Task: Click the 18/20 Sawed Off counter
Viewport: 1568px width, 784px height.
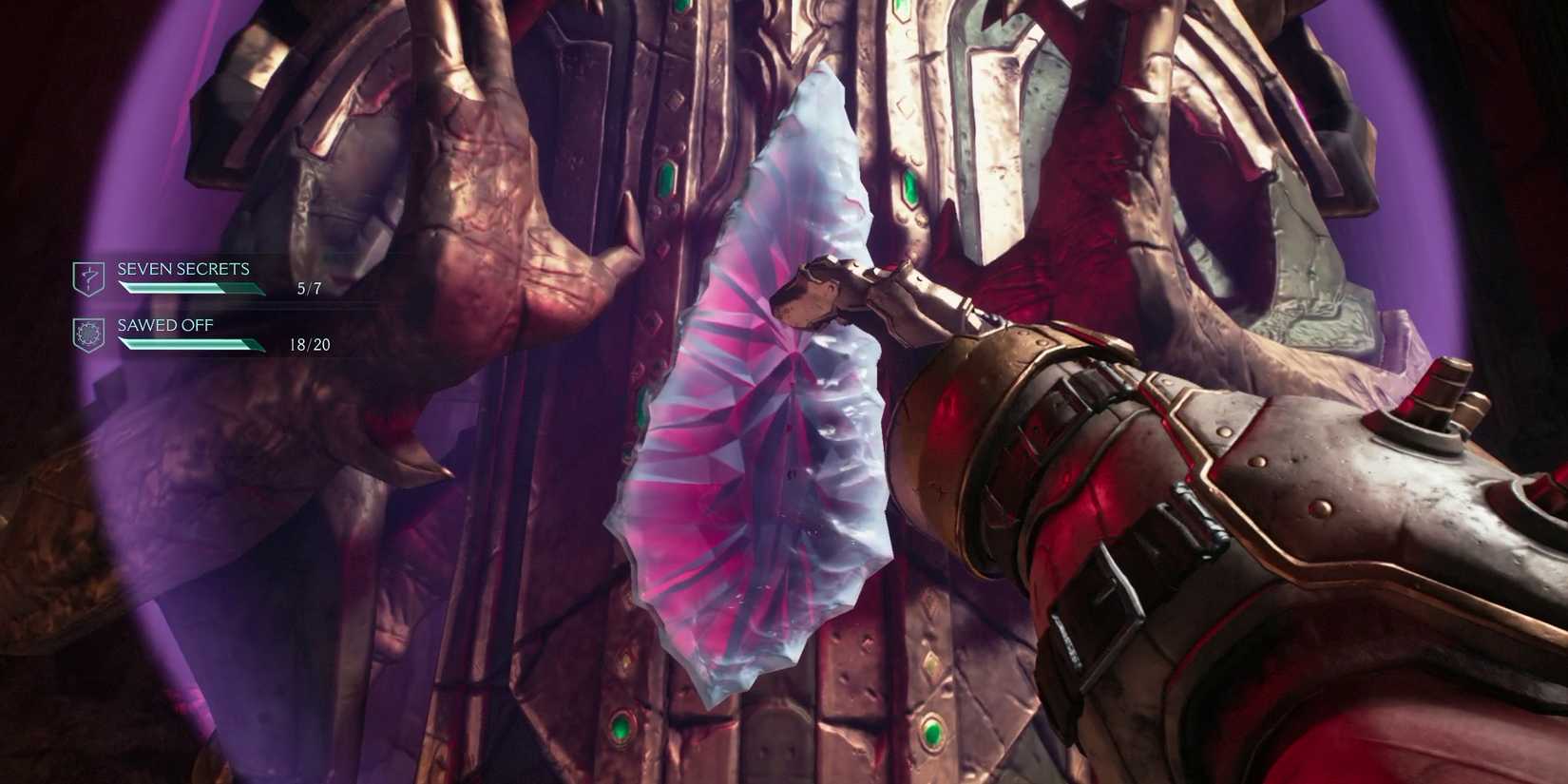Action: (x=310, y=344)
